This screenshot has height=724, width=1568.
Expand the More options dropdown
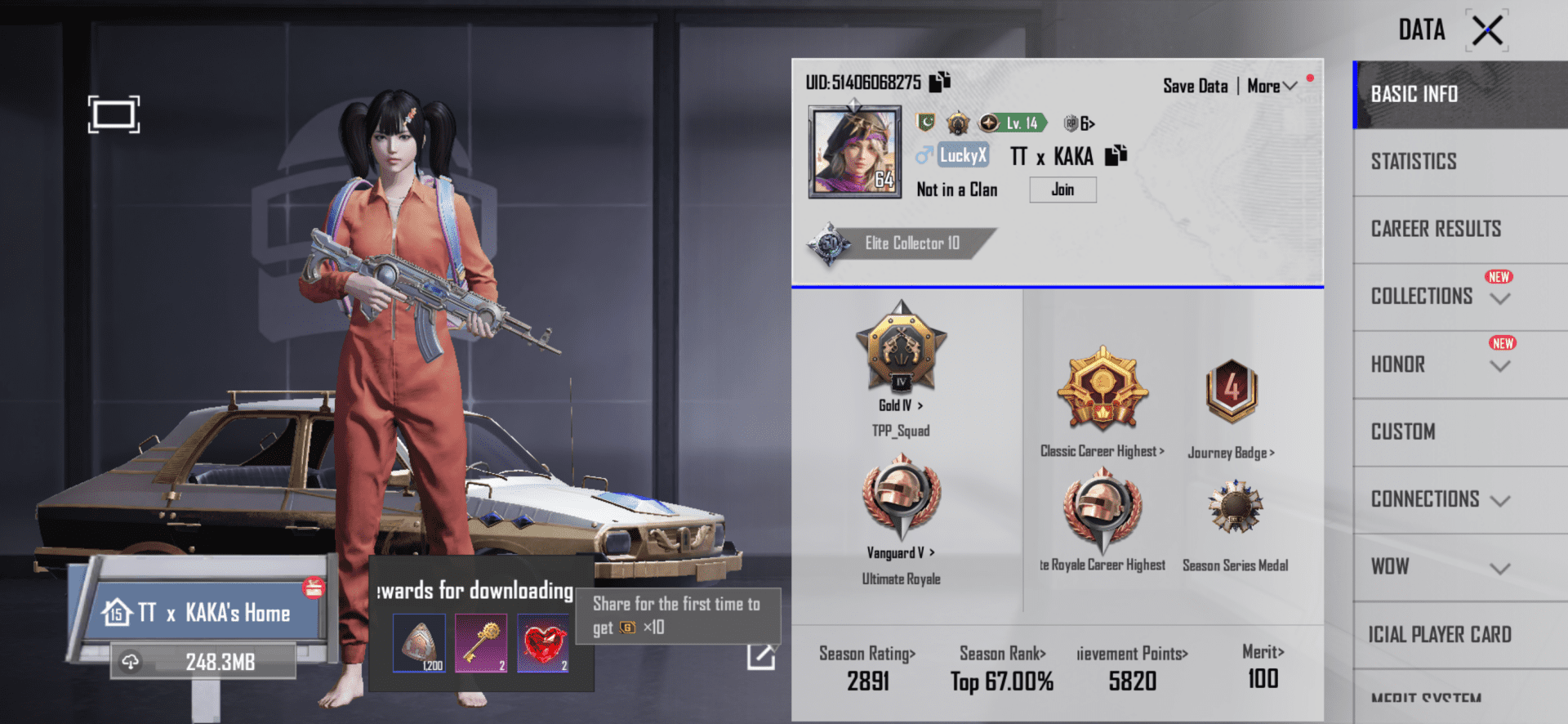coord(1271,85)
